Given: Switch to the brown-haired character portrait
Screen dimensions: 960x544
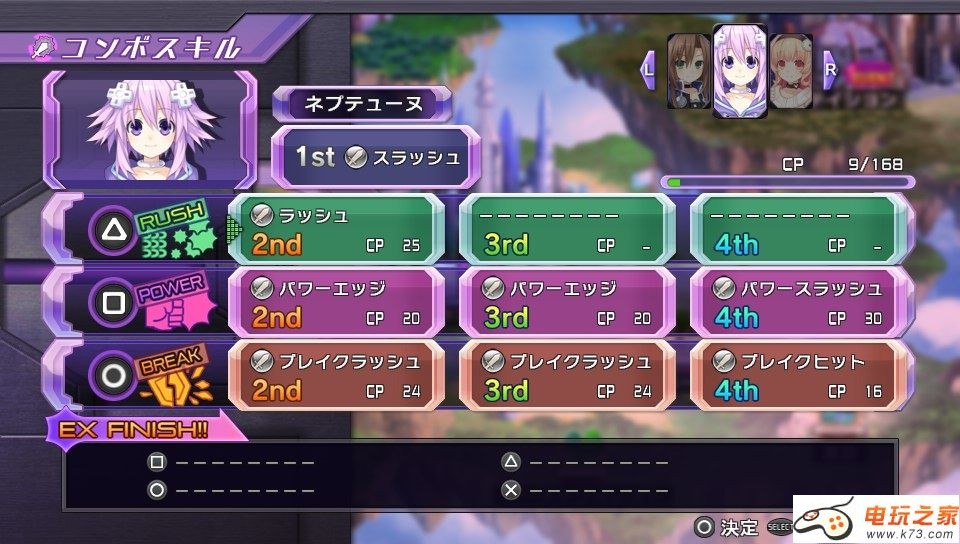Looking at the screenshot, I should coord(688,71).
